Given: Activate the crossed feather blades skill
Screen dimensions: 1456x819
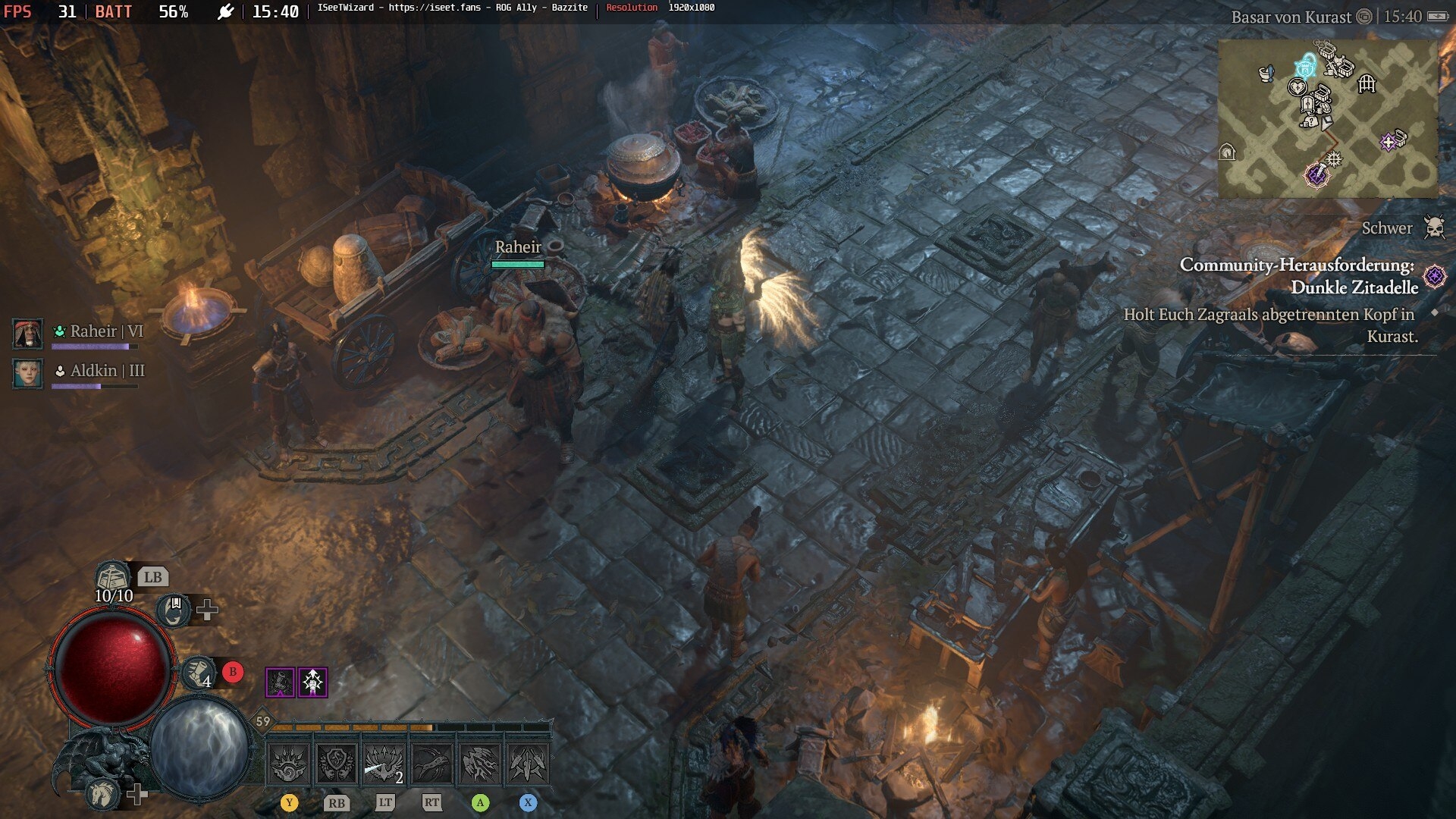Looking at the screenshot, I should coord(528,763).
